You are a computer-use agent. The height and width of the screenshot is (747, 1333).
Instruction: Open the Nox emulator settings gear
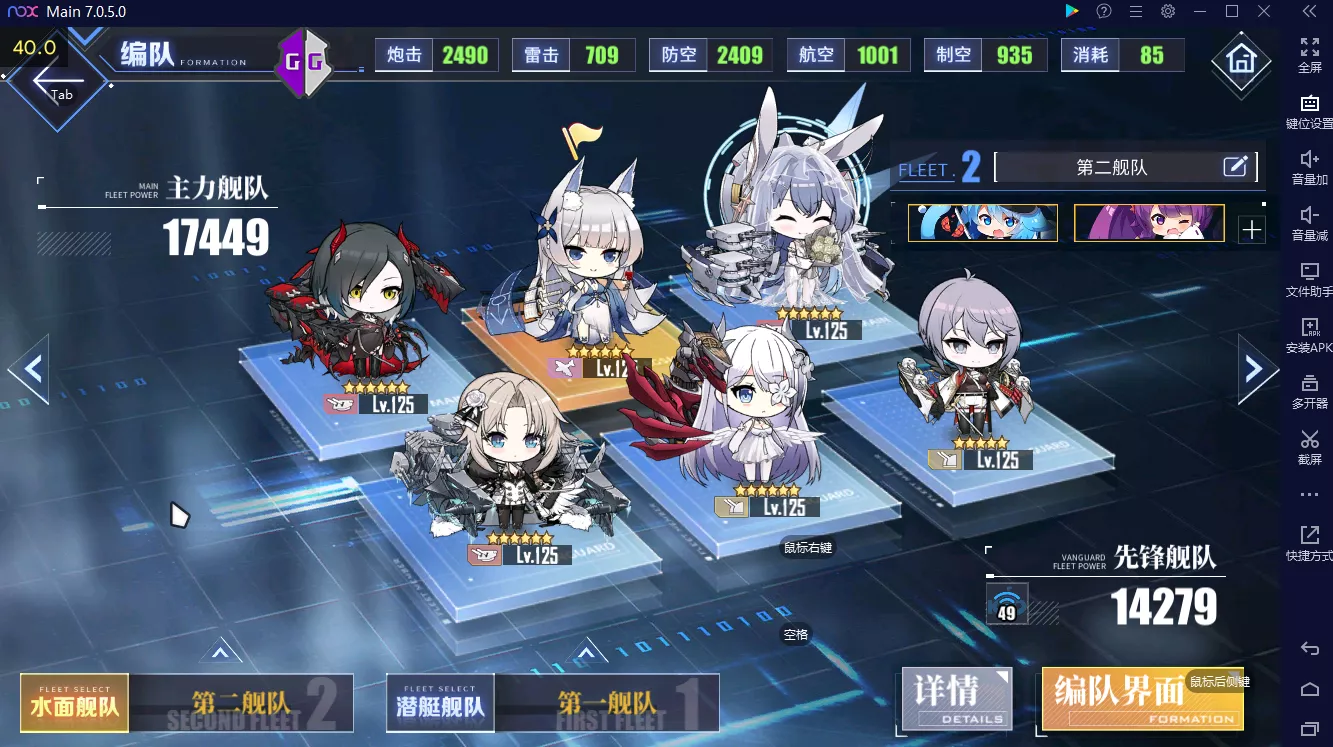coord(1167,11)
